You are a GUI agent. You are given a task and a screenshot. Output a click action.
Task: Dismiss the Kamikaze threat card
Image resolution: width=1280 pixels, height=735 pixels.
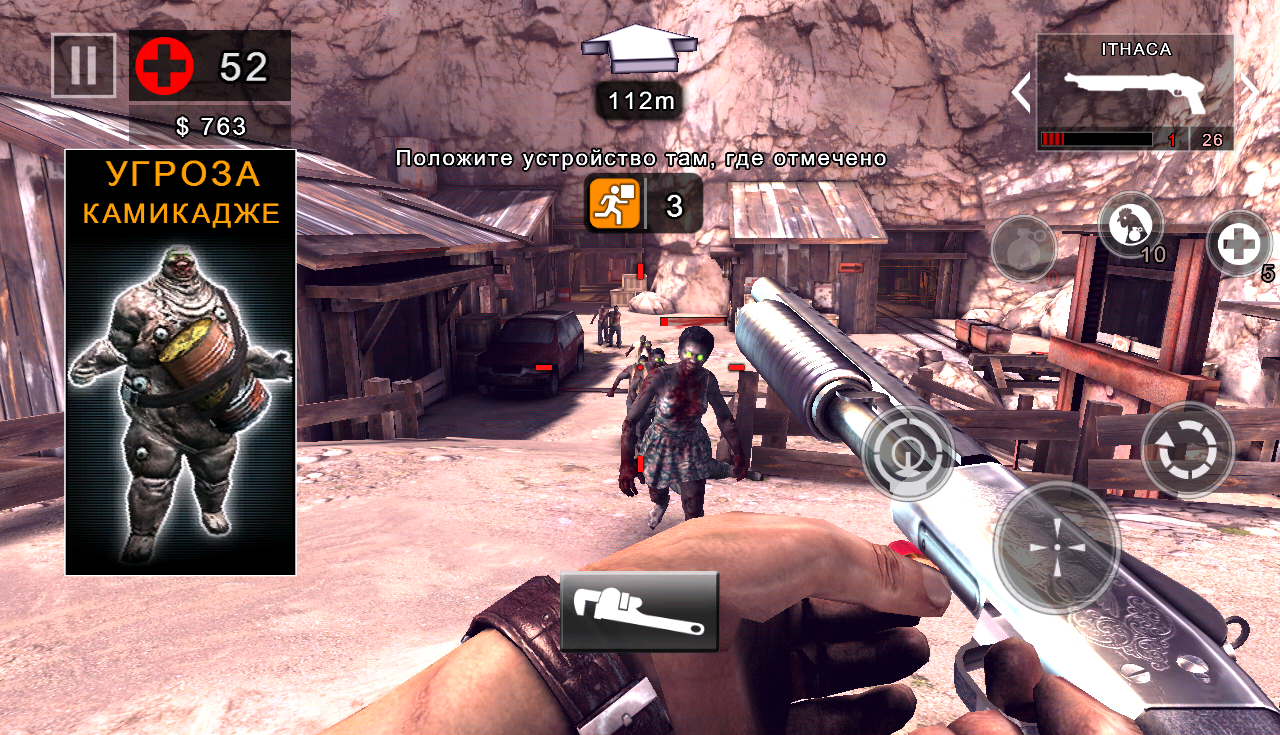[181, 362]
